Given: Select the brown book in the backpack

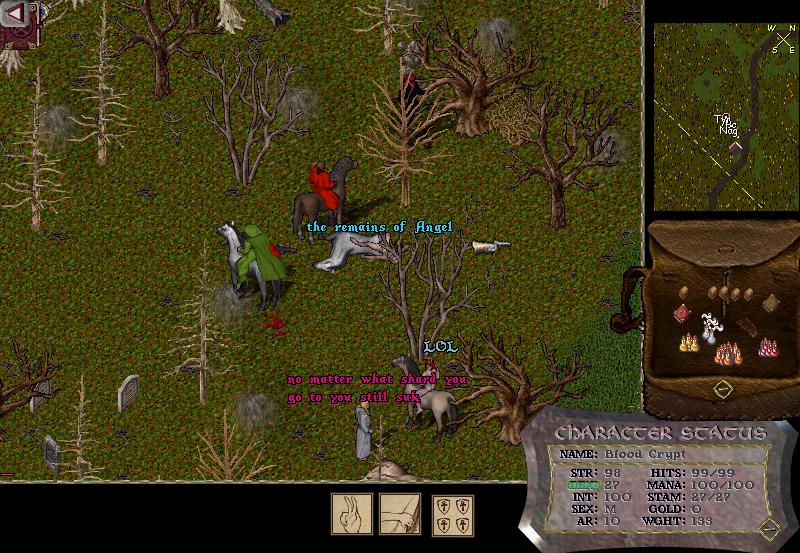Looking at the screenshot, I should point(770,303).
